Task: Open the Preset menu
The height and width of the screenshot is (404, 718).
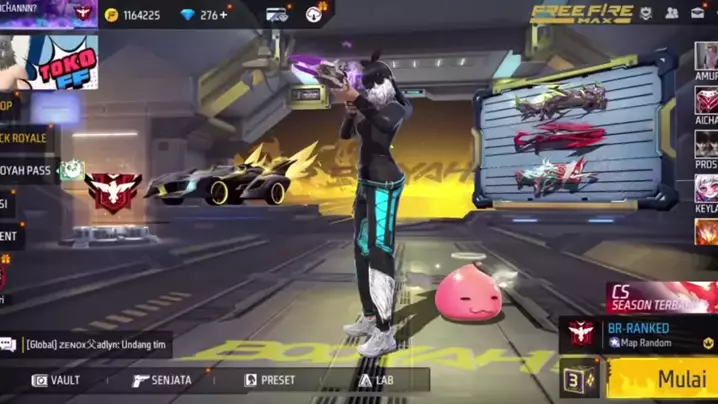Action: point(270,380)
